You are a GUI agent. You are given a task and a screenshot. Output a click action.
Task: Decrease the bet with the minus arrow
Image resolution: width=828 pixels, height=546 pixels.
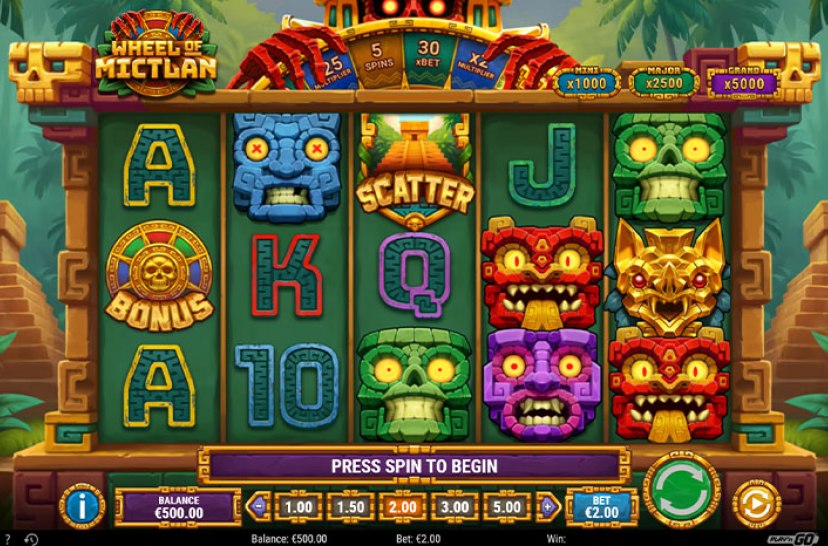(x=259, y=506)
